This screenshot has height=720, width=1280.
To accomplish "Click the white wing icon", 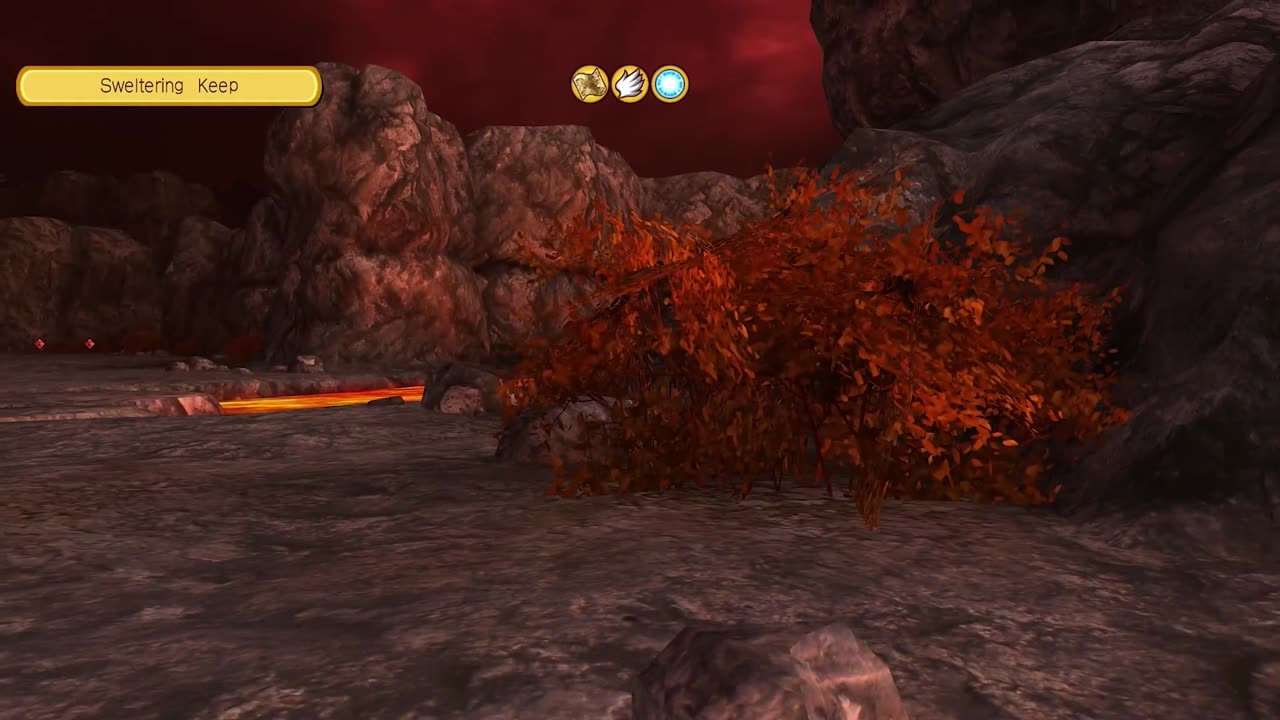I will tap(630, 84).
